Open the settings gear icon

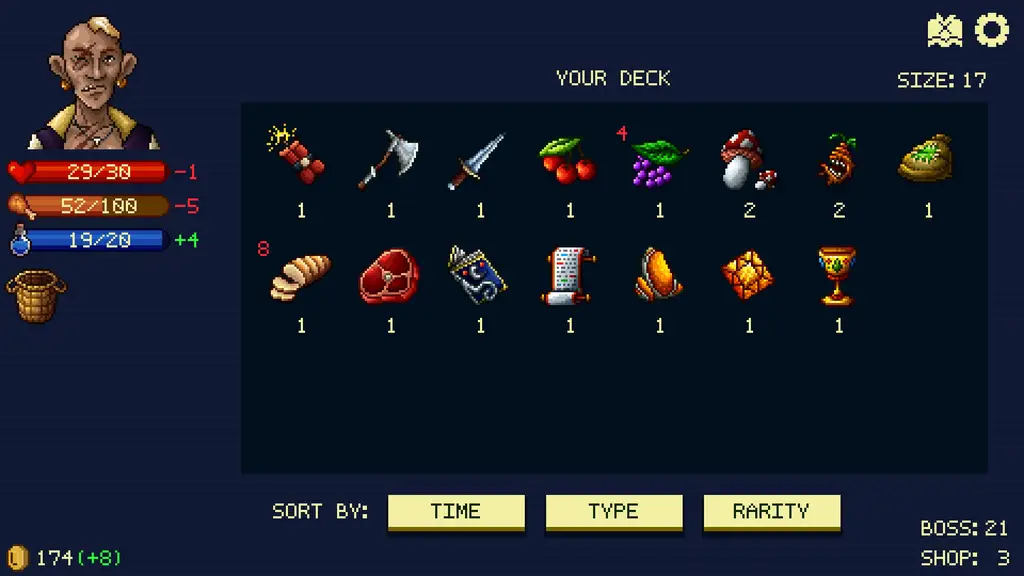(x=992, y=30)
